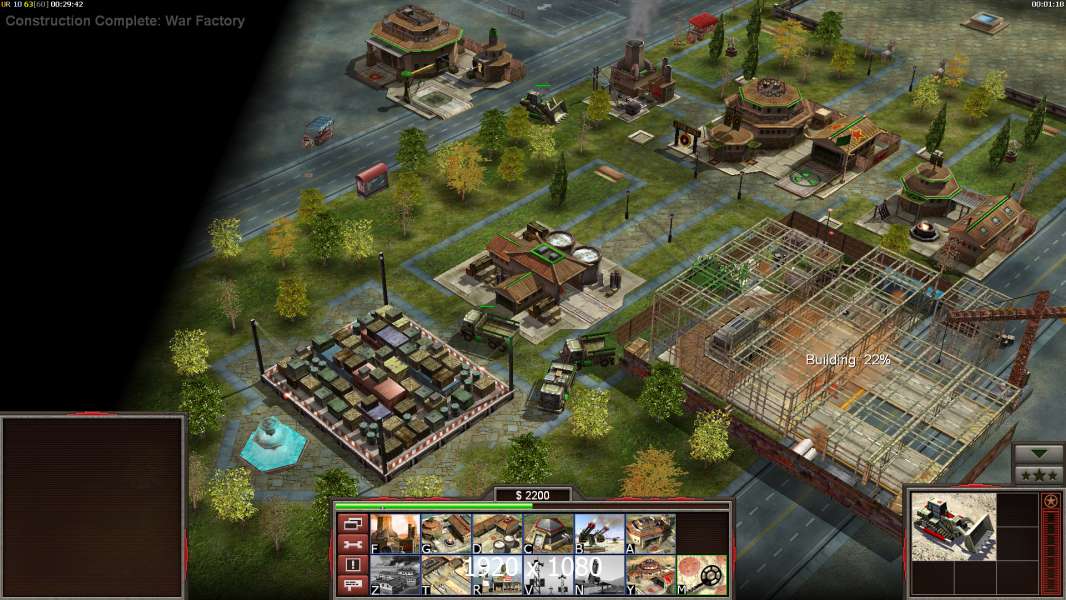Click the greyed-out build icon marked N

point(599,575)
